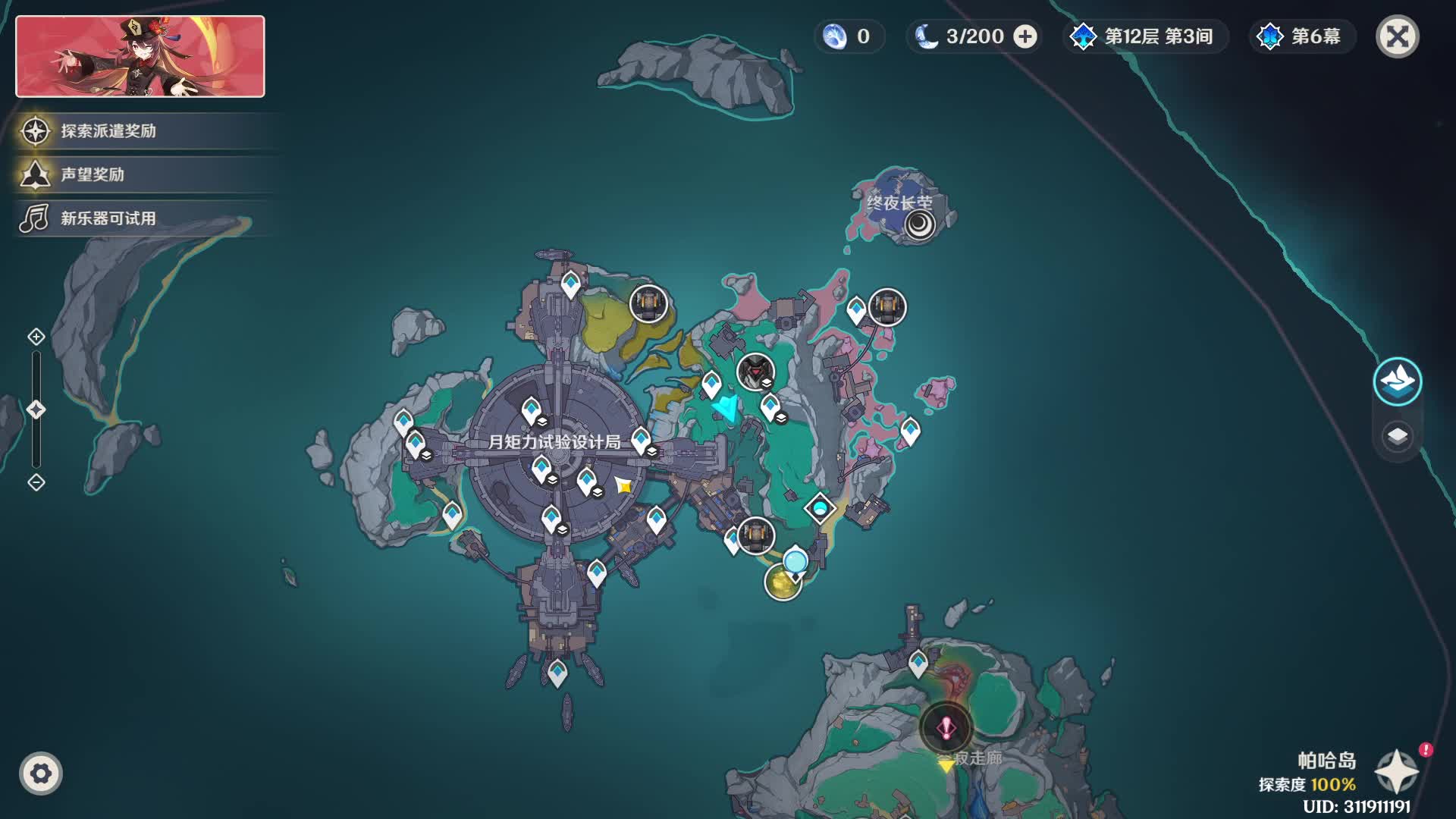Open 探索派遣奖励 expedition rewards

point(108,131)
